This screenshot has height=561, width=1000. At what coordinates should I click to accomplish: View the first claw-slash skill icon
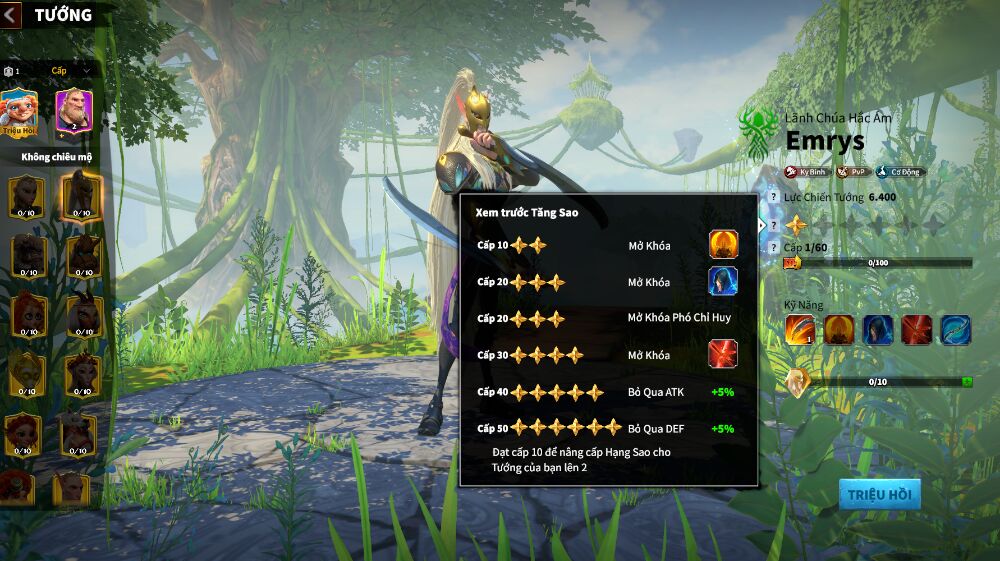[799, 329]
